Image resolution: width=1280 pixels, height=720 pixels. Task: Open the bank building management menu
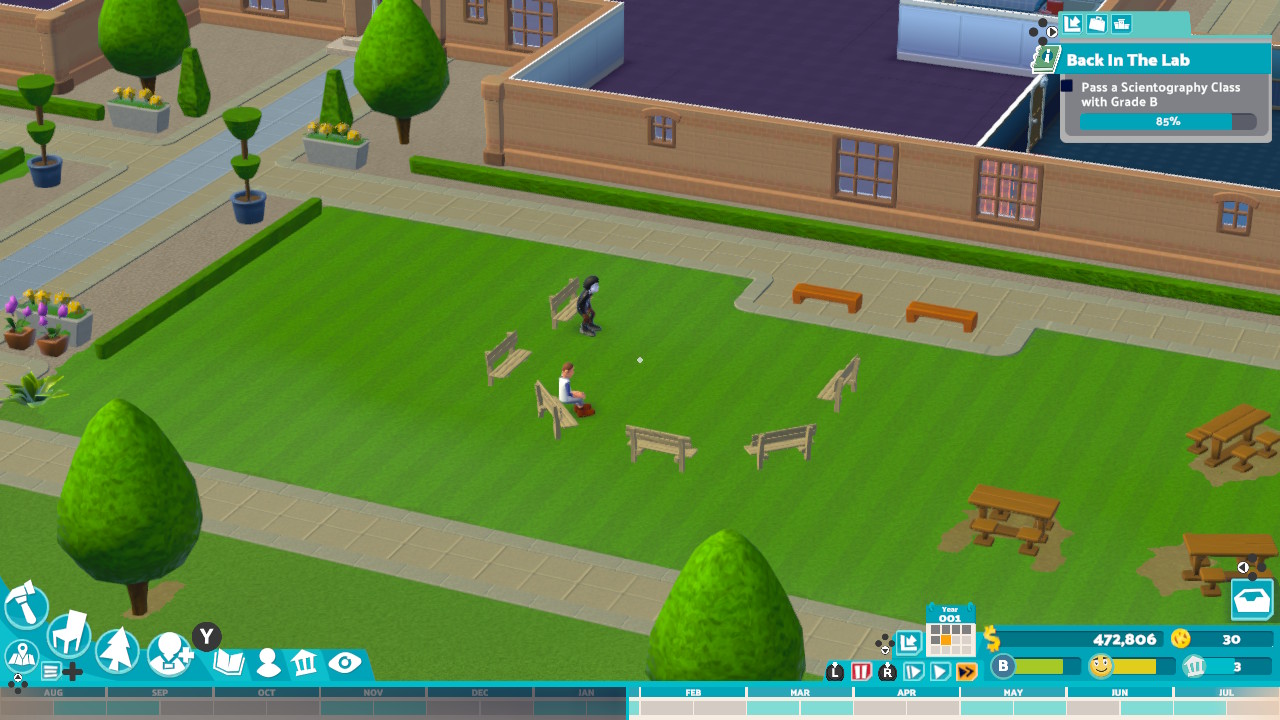305,662
